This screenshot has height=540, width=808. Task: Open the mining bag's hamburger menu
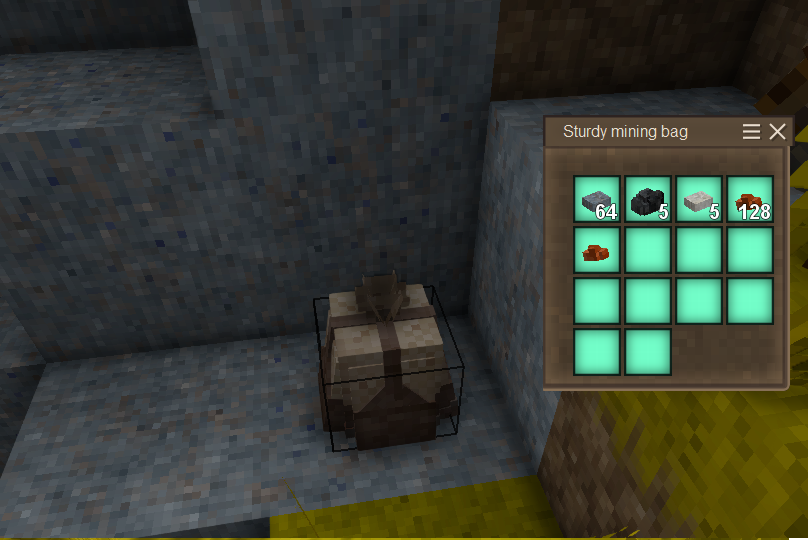coord(751,132)
